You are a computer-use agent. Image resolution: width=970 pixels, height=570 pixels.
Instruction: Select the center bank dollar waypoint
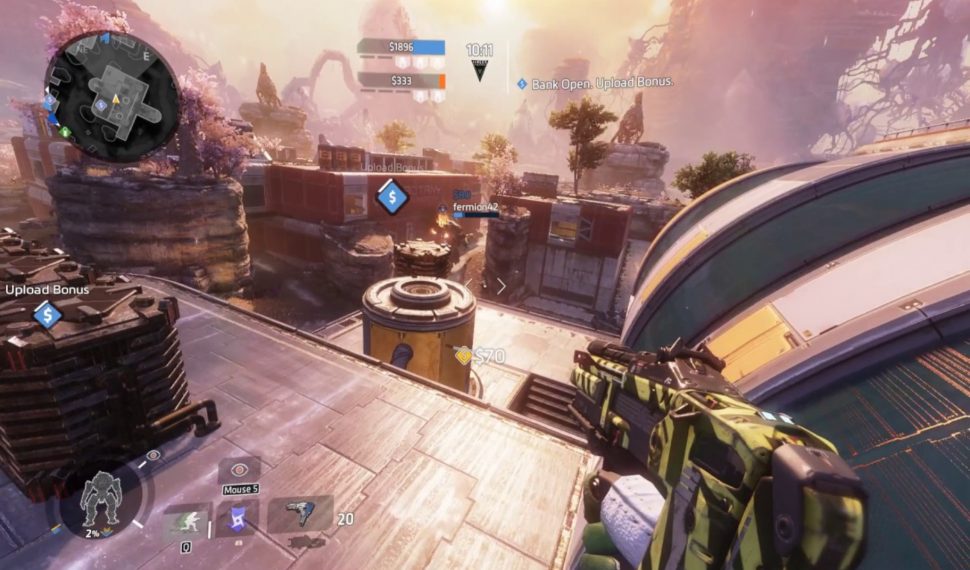[x=391, y=196]
